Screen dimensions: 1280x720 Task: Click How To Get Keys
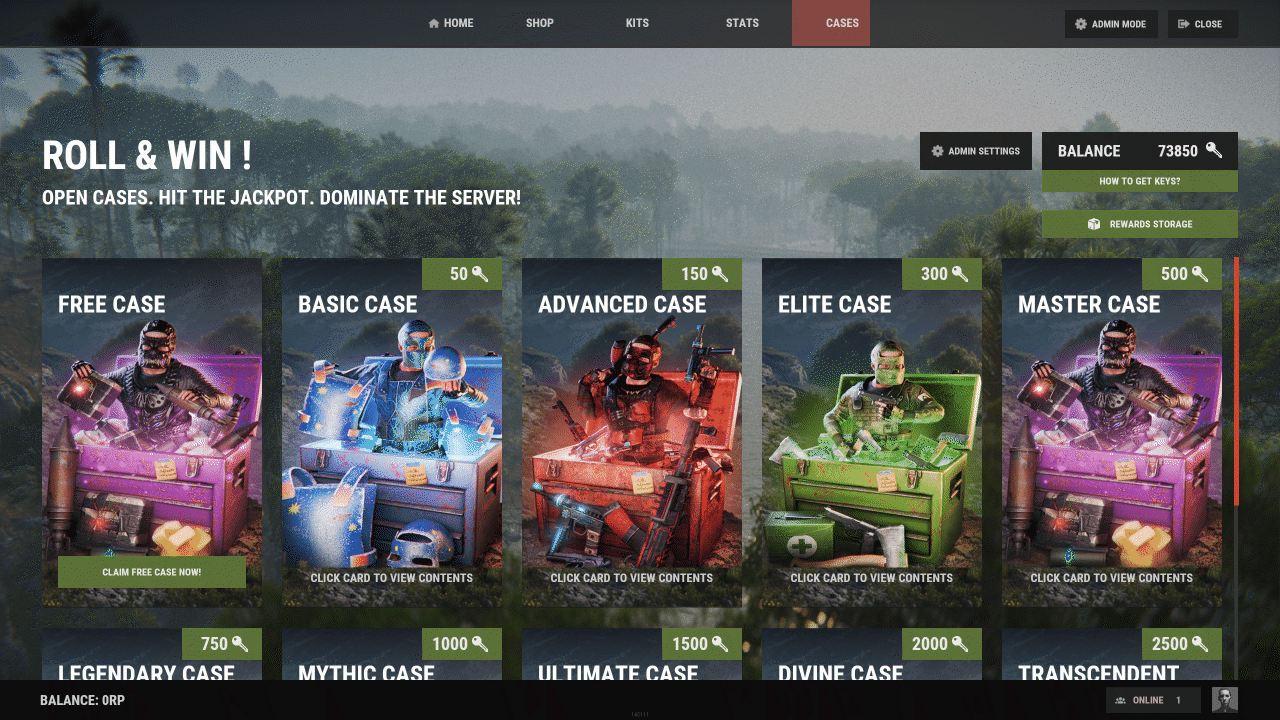pos(1139,181)
